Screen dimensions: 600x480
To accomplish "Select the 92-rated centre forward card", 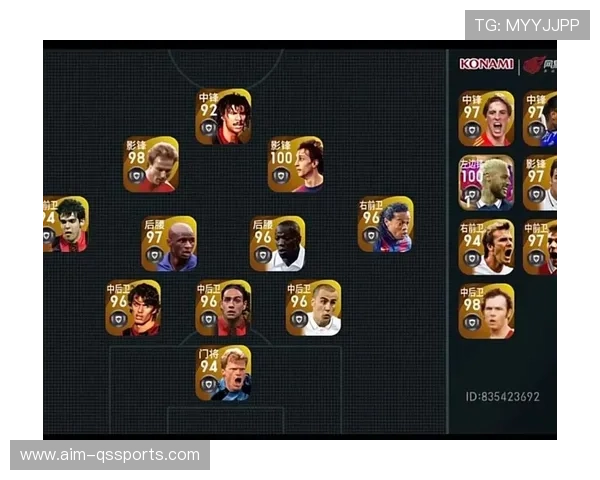I will (223, 117).
